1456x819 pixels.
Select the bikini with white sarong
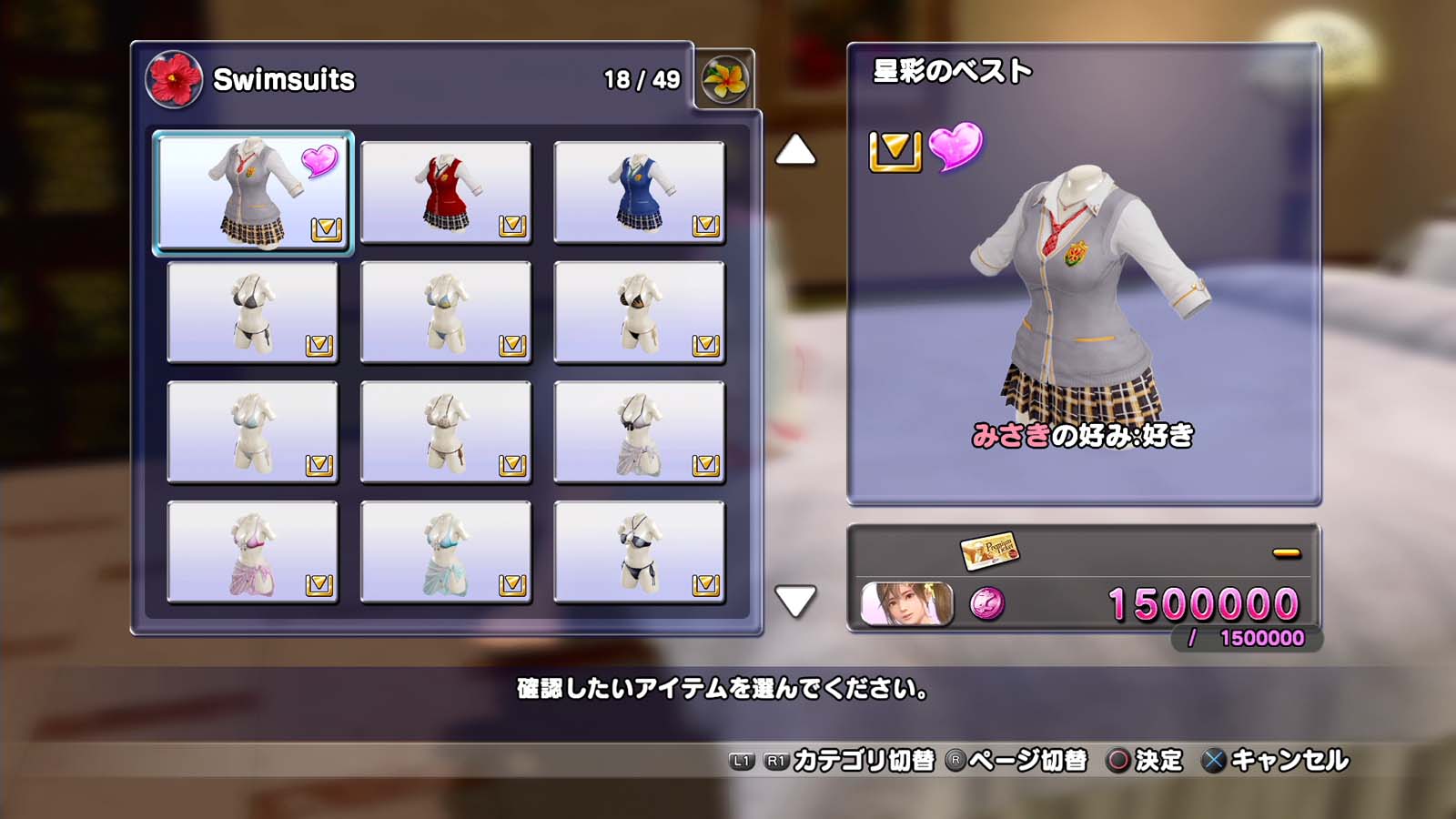click(639, 432)
